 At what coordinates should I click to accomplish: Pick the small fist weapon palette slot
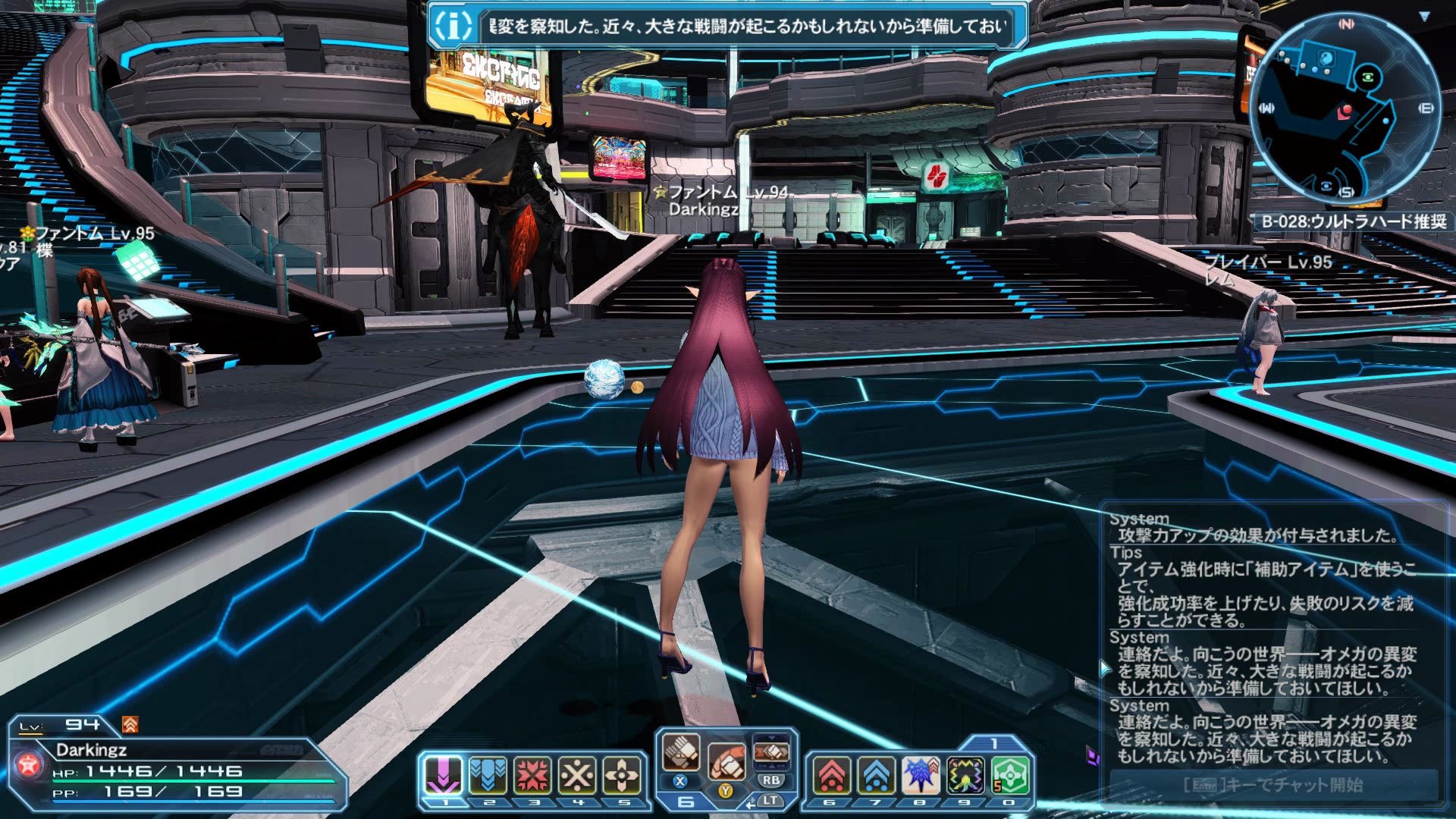(771, 752)
